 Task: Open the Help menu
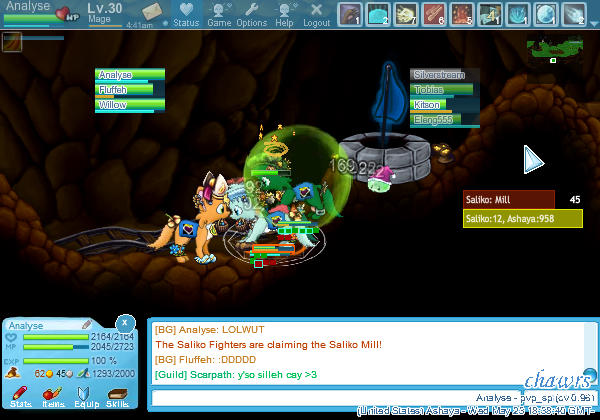click(284, 14)
